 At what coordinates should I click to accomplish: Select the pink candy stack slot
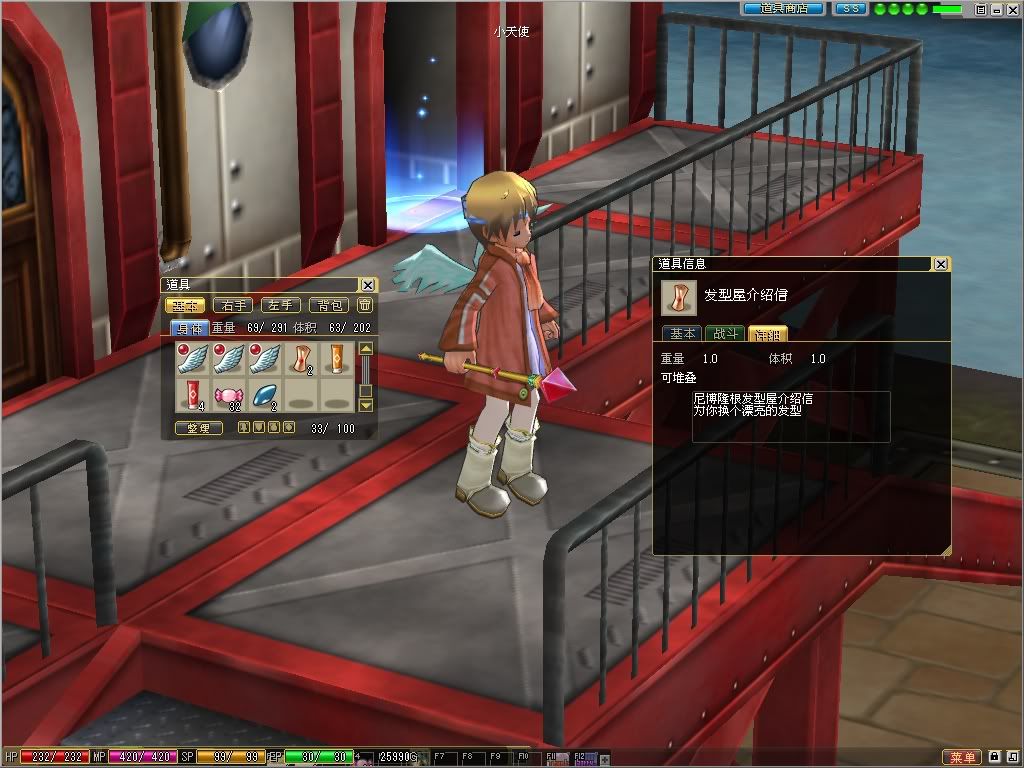pos(229,394)
